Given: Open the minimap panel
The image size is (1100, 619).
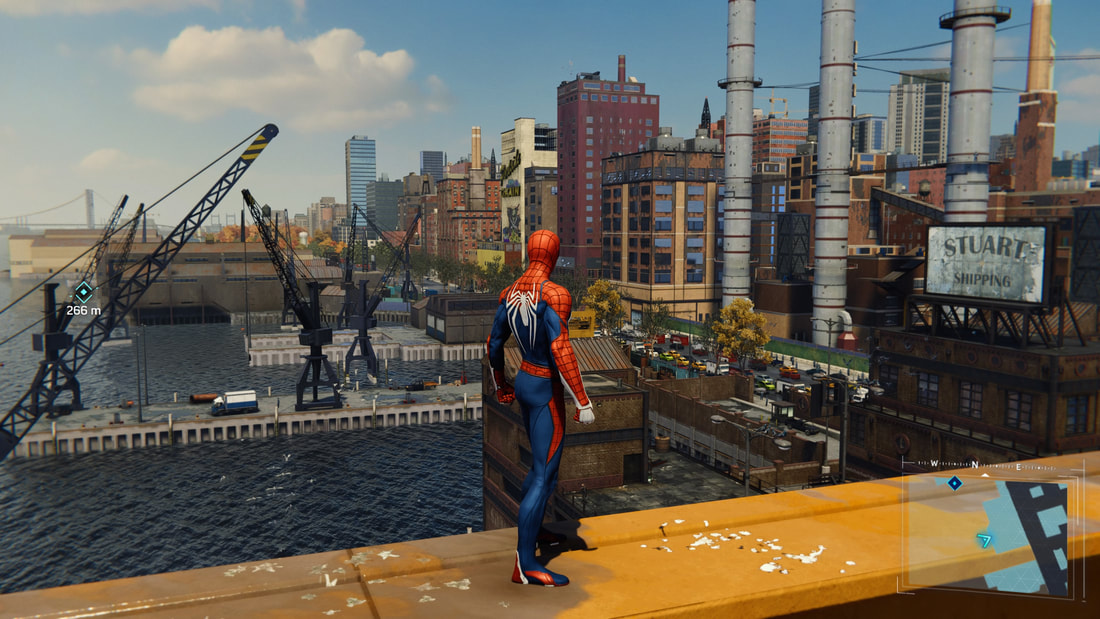Looking at the screenshot, I should click(988, 532).
